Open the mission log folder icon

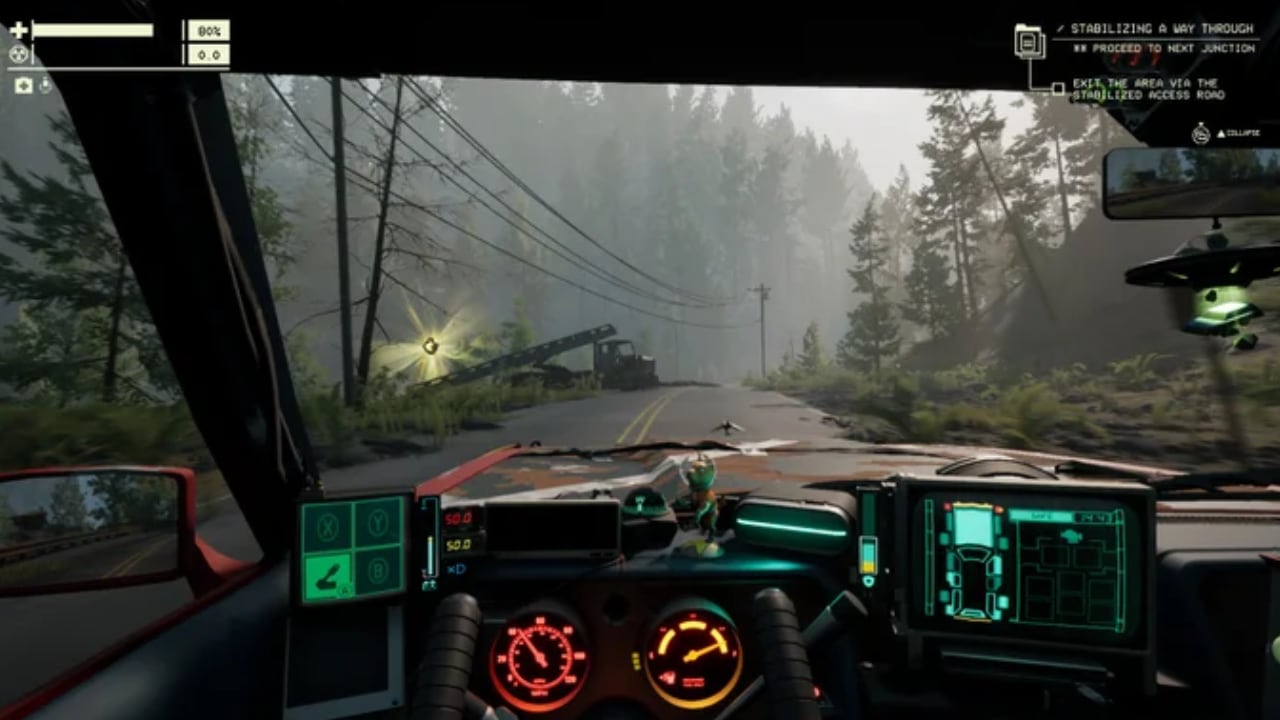tap(1029, 41)
